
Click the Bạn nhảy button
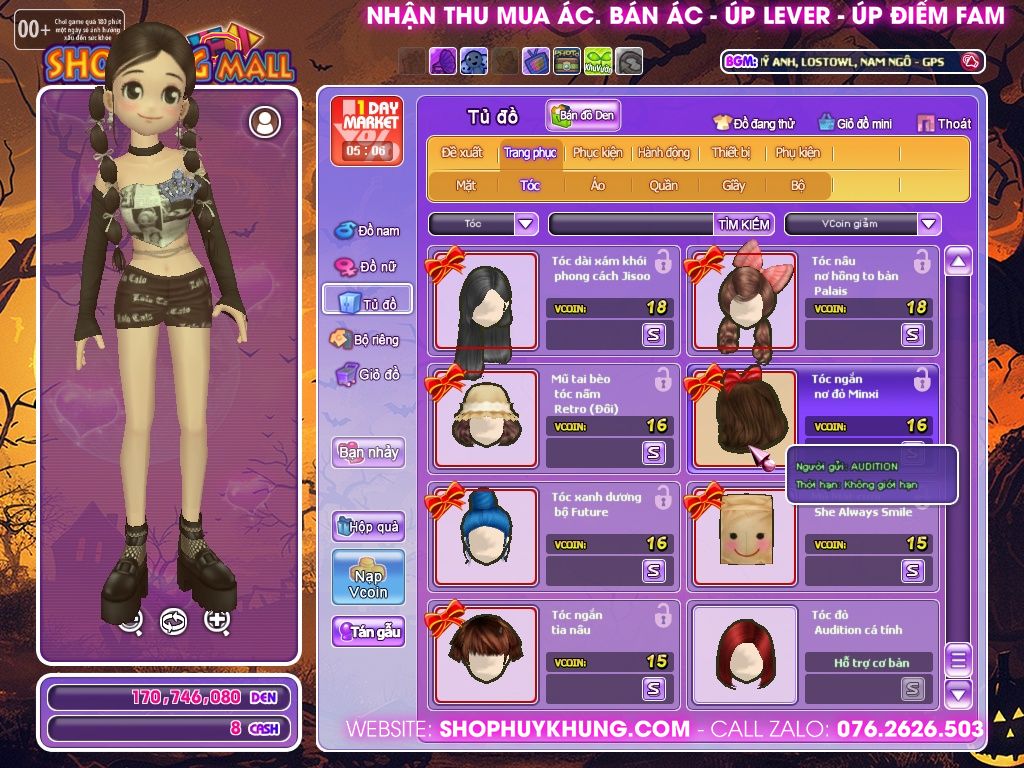(368, 452)
